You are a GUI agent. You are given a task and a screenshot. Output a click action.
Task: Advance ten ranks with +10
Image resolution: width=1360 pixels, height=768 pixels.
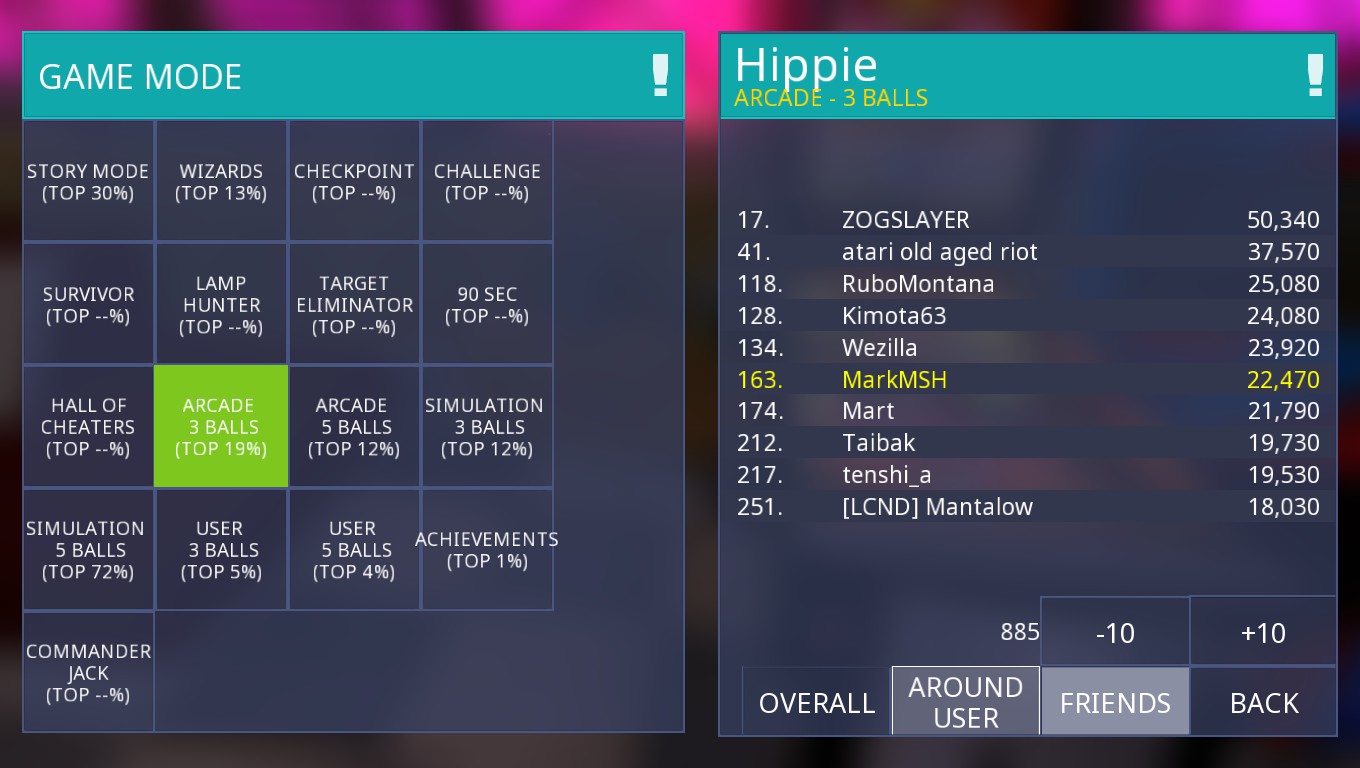click(1263, 632)
